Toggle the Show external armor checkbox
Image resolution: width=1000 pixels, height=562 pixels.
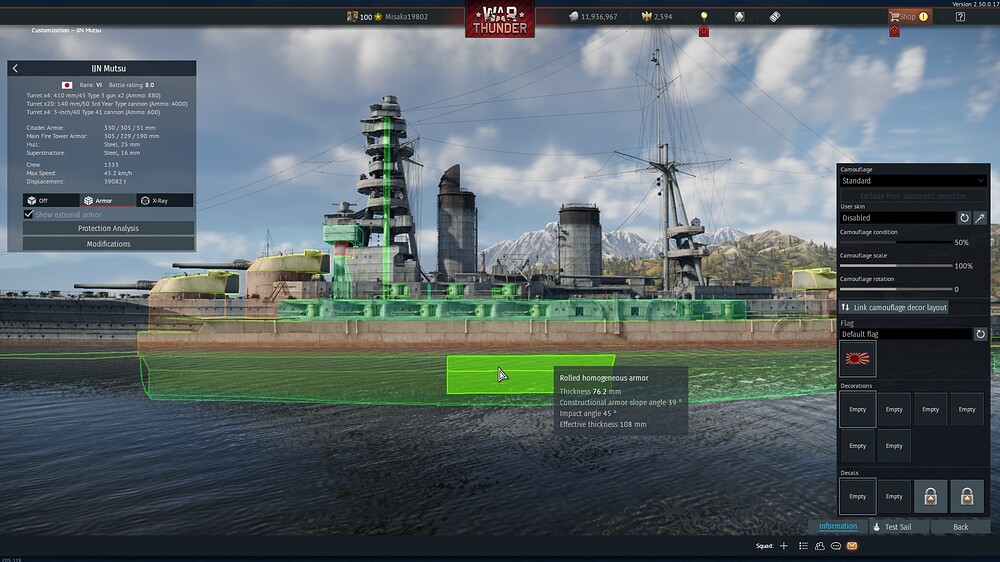pos(28,214)
